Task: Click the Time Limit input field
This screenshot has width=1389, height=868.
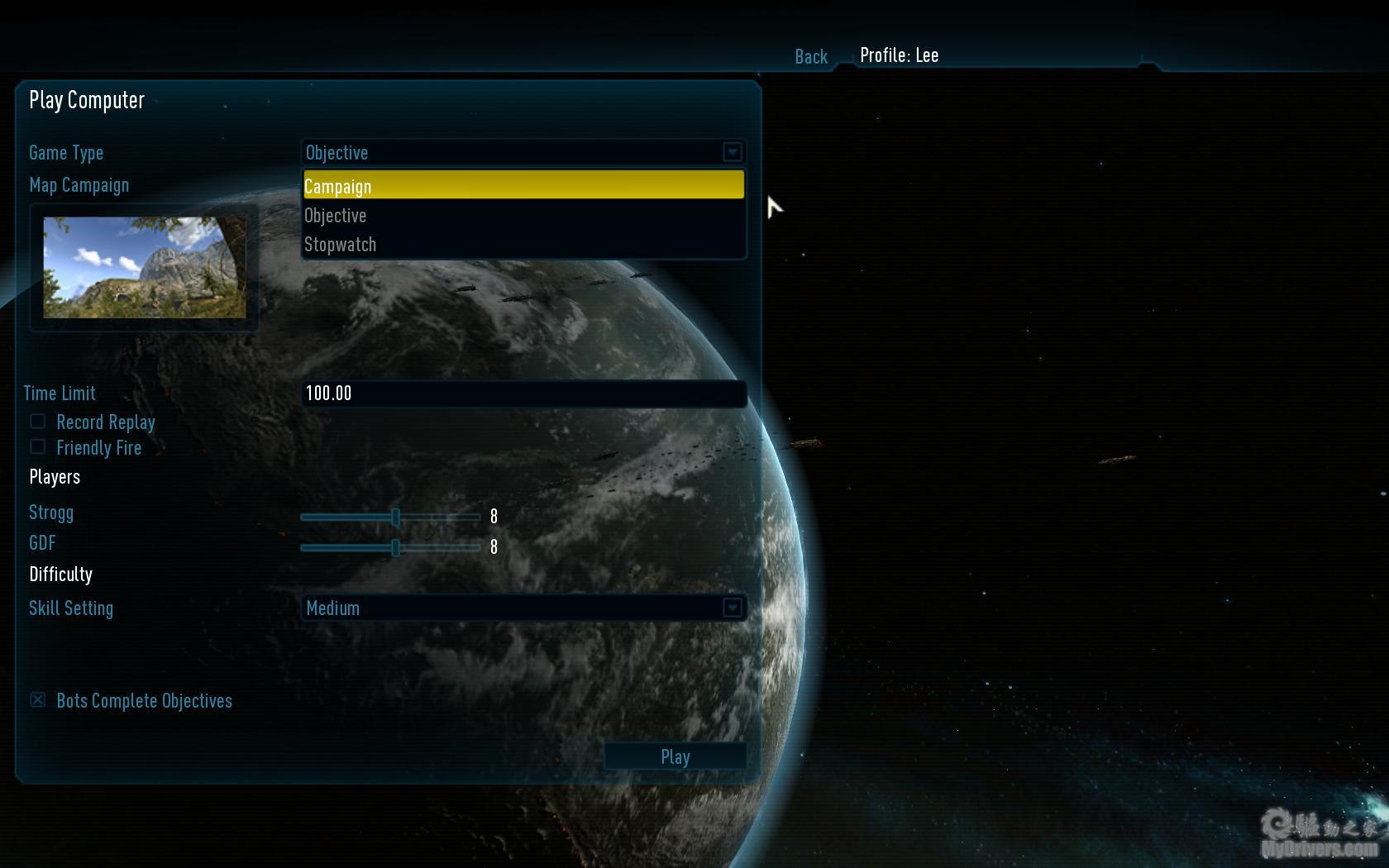Action: pyautogui.click(x=524, y=393)
